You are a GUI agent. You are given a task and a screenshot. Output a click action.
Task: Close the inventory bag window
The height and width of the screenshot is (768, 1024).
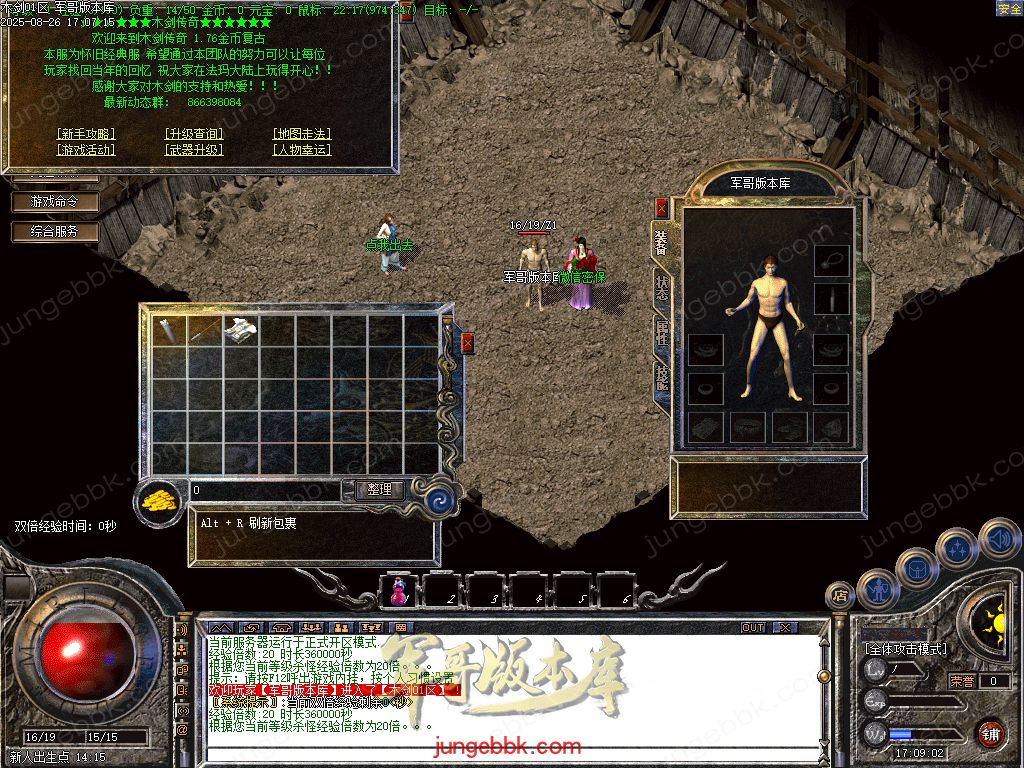467,343
